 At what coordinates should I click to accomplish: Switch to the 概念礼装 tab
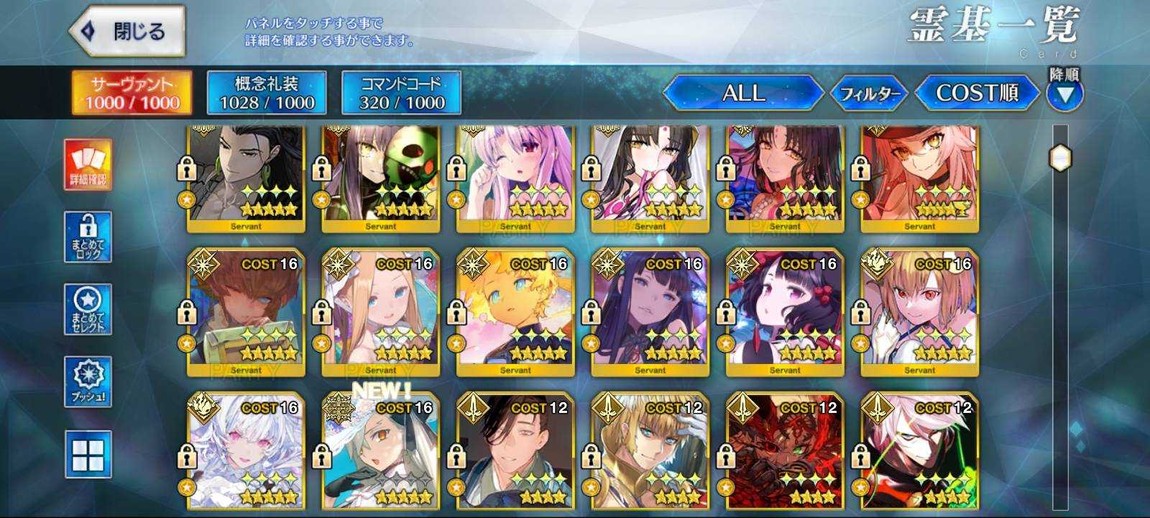click(x=267, y=93)
